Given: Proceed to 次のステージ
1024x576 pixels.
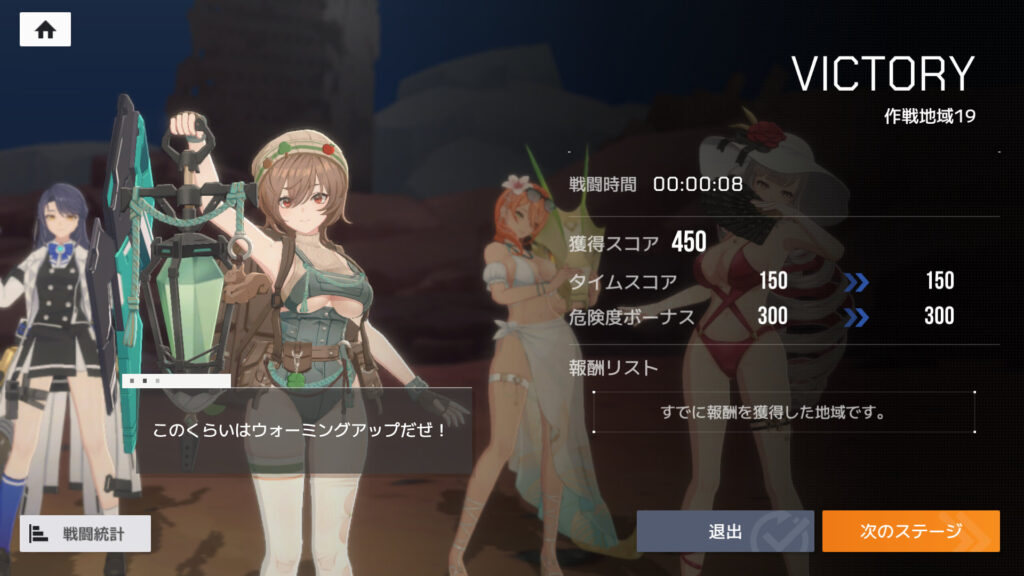Looking at the screenshot, I should pos(910,531).
